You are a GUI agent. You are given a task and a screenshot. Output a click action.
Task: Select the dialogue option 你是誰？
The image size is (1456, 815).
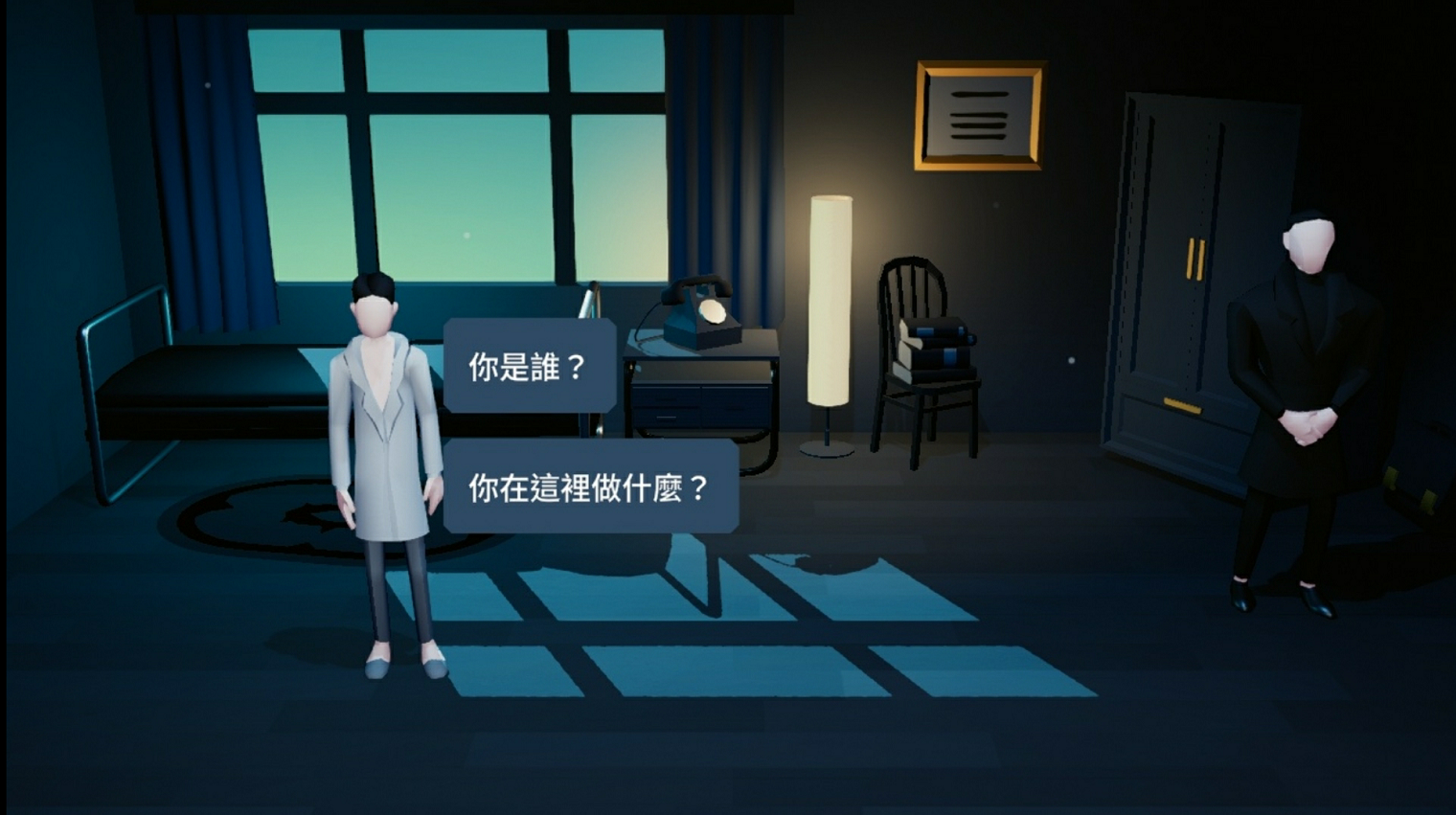coord(528,365)
